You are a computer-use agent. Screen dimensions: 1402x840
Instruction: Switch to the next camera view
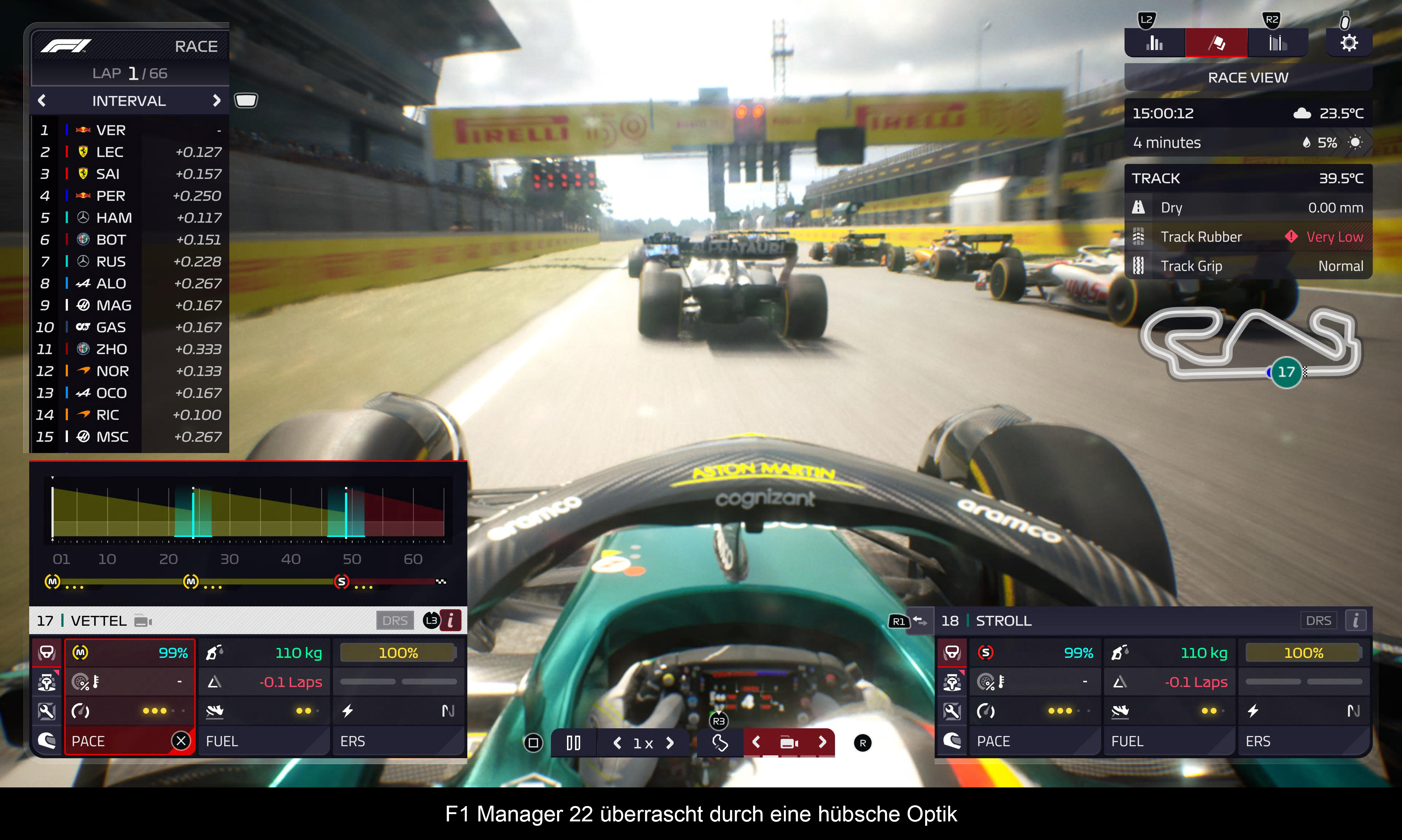point(823,742)
